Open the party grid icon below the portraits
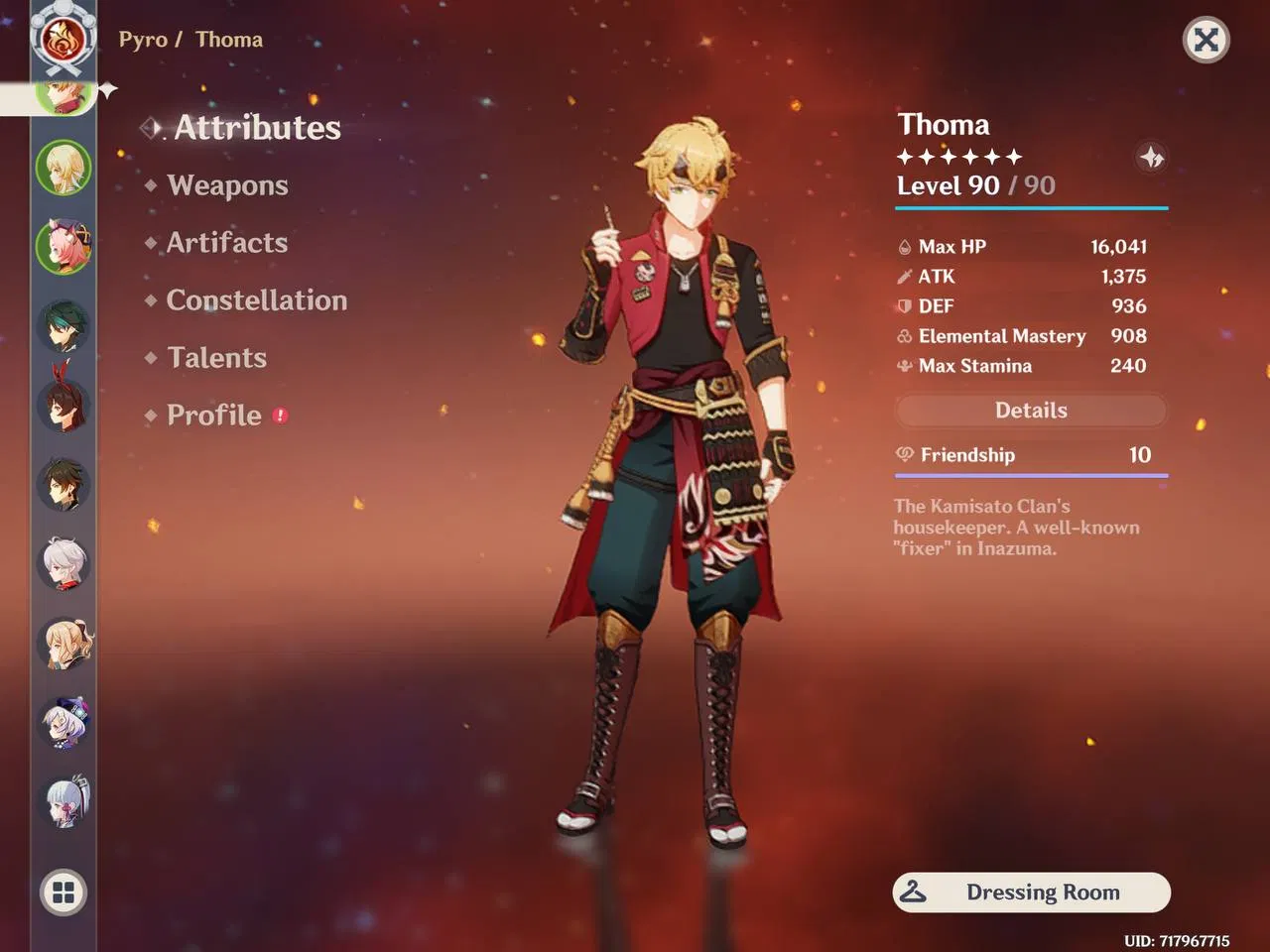Viewport: 1270px width, 952px height. (x=63, y=892)
